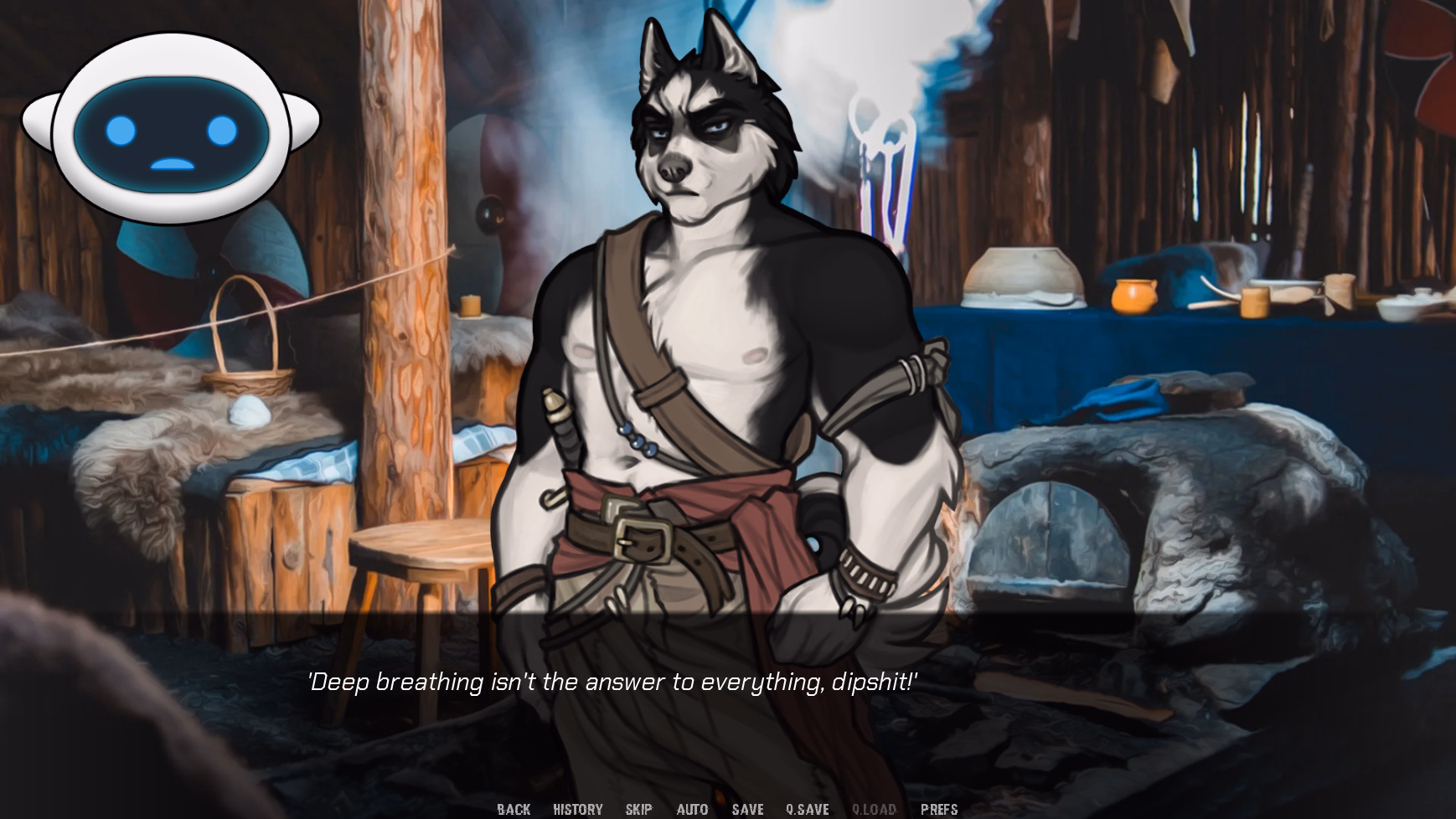Image resolution: width=1456 pixels, height=819 pixels.
Task: Open the PREFS settings screen
Action: (940, 809)
